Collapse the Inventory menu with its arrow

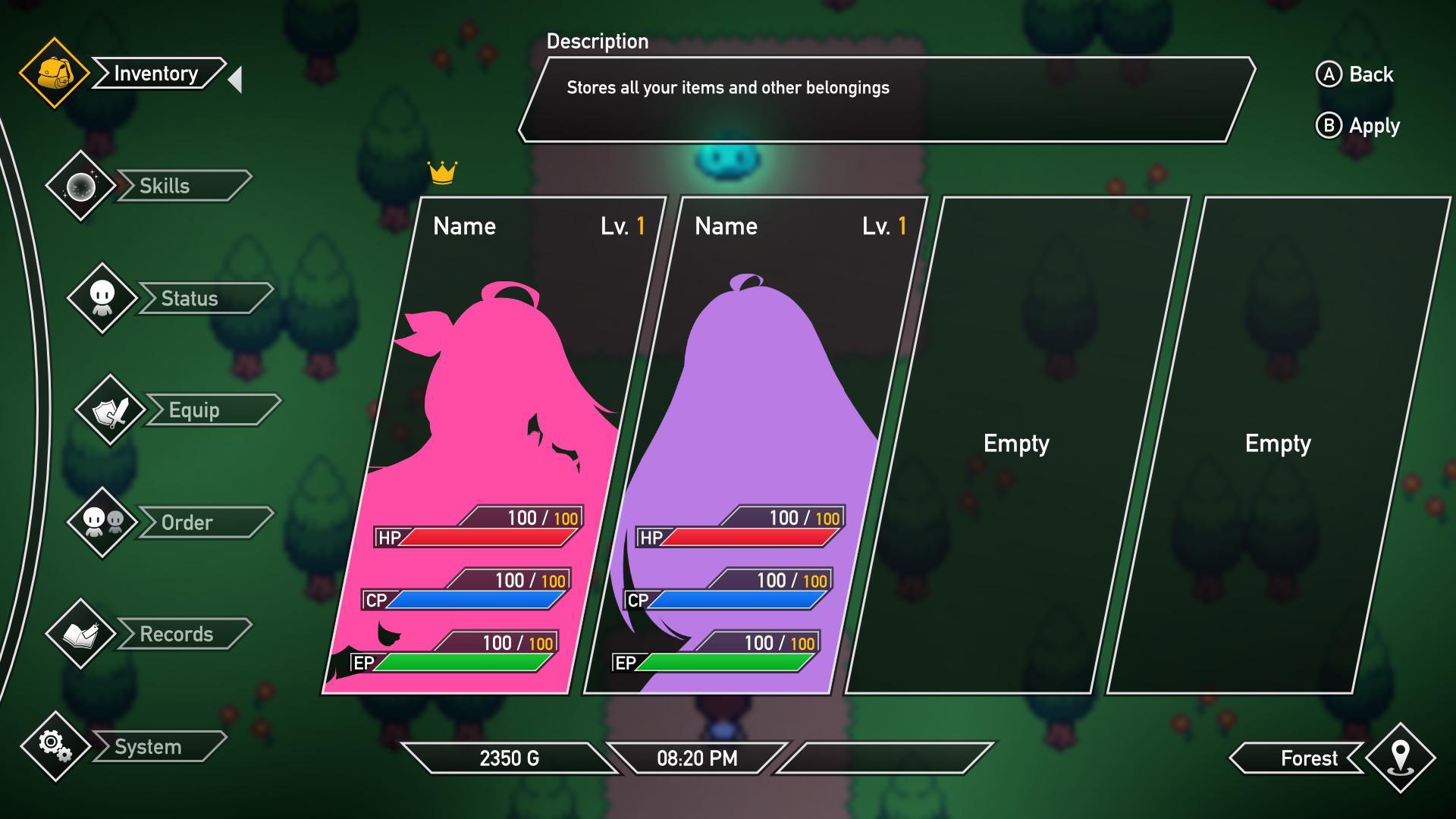234,78
